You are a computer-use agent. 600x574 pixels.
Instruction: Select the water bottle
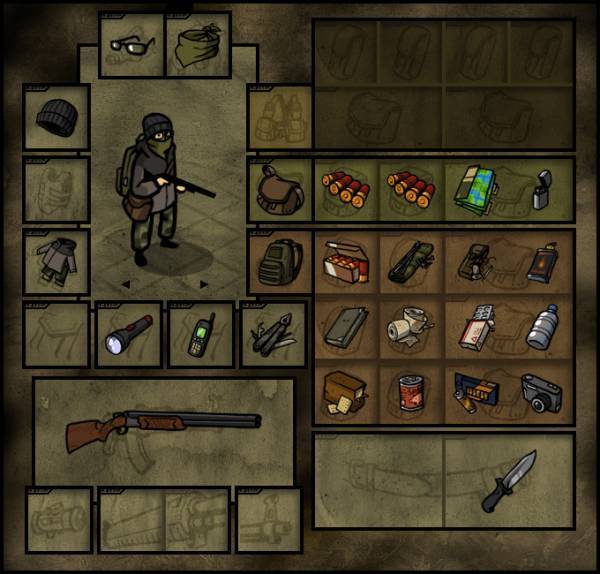coord(541,326)
